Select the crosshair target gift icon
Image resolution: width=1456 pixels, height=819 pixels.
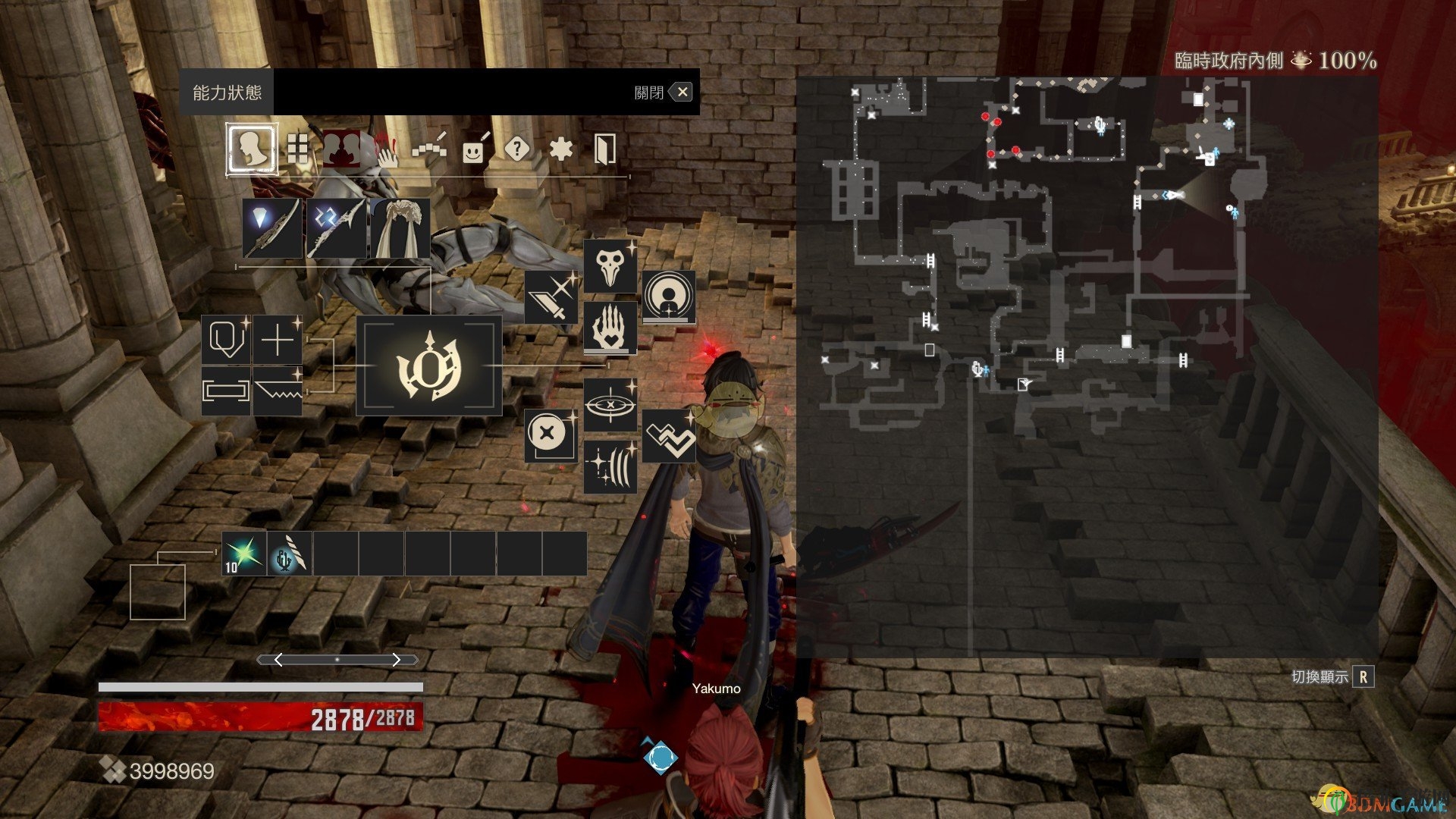point(610,405)
